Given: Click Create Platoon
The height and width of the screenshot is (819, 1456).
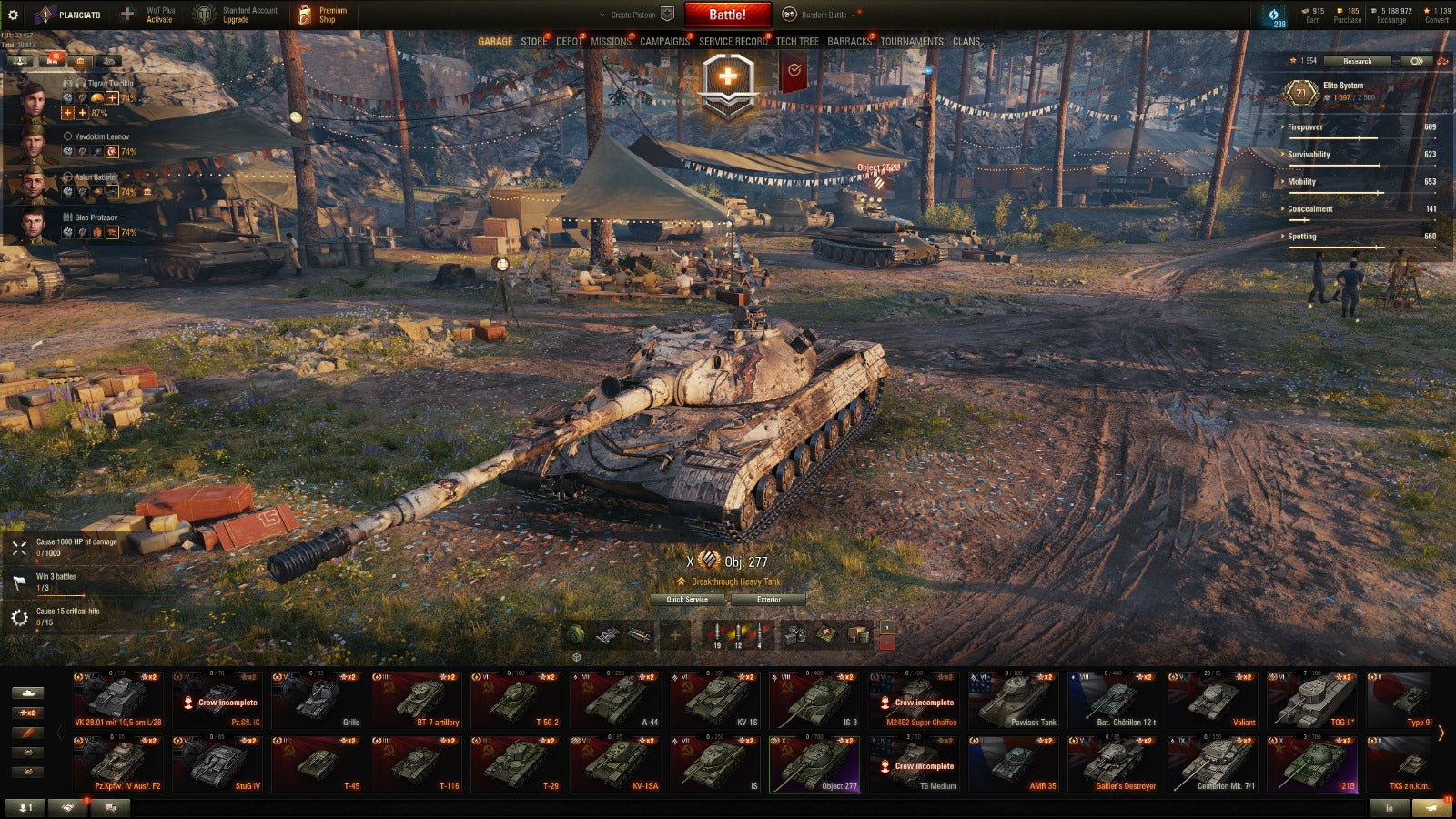Looking at the screenshot, I should [633, 15].
